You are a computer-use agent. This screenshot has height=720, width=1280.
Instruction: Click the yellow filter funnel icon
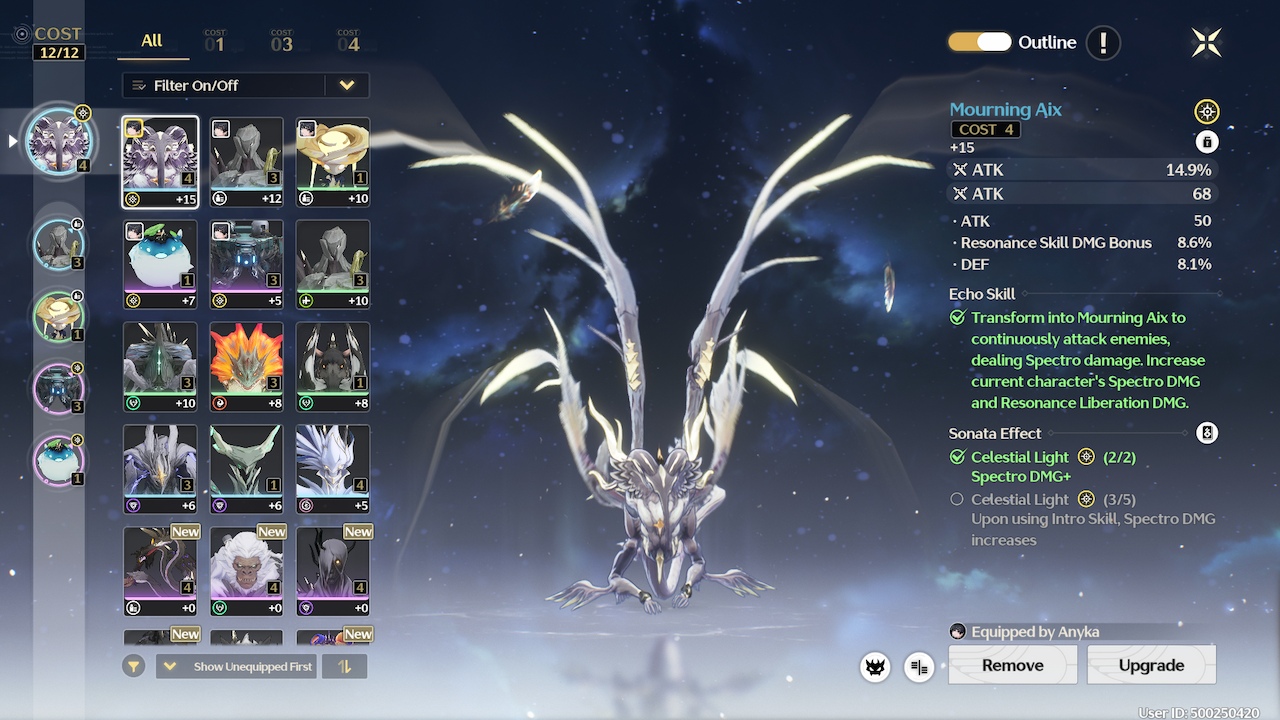(134, 666)
